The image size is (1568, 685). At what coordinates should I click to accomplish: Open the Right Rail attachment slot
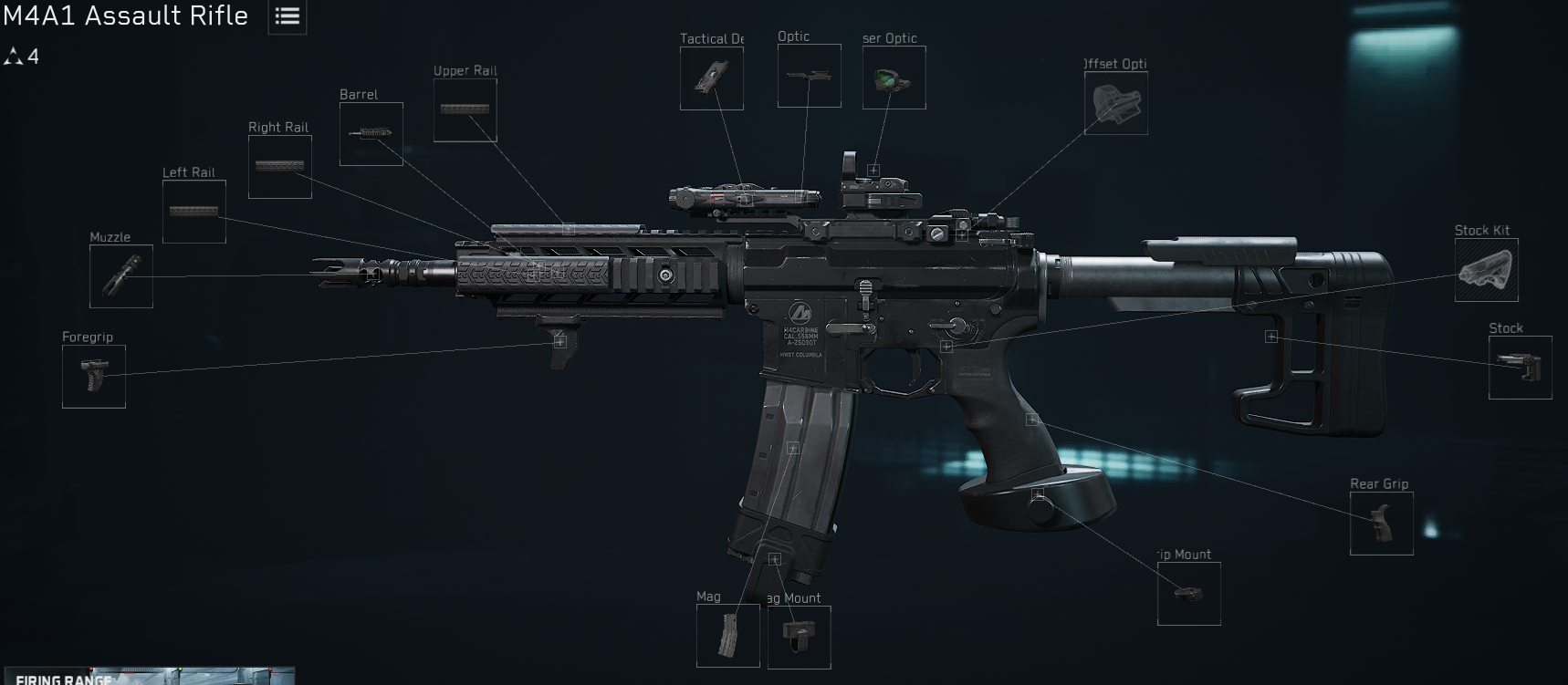[x=280, y=167]
